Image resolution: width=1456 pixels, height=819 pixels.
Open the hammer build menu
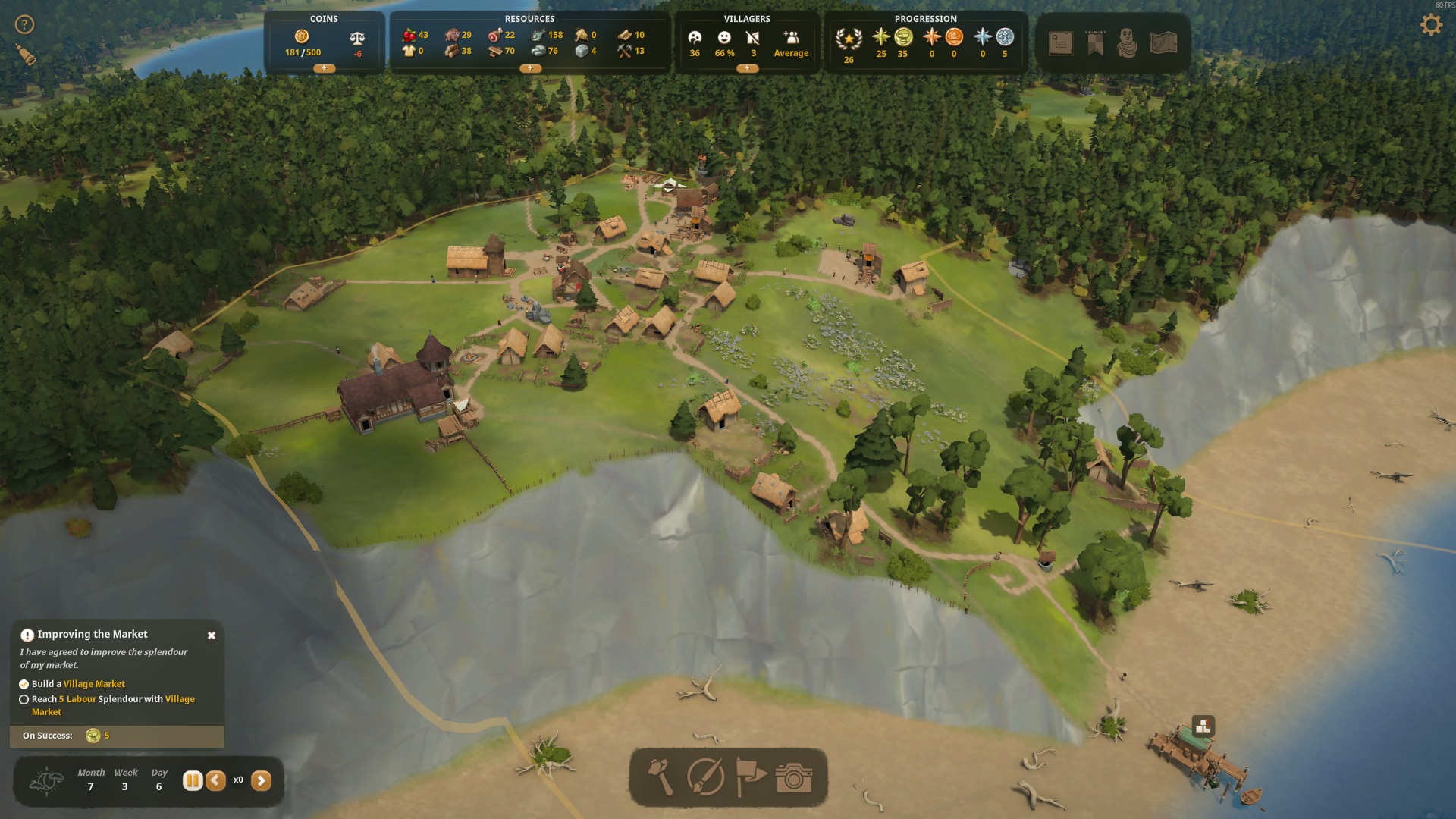coord(661,777)
